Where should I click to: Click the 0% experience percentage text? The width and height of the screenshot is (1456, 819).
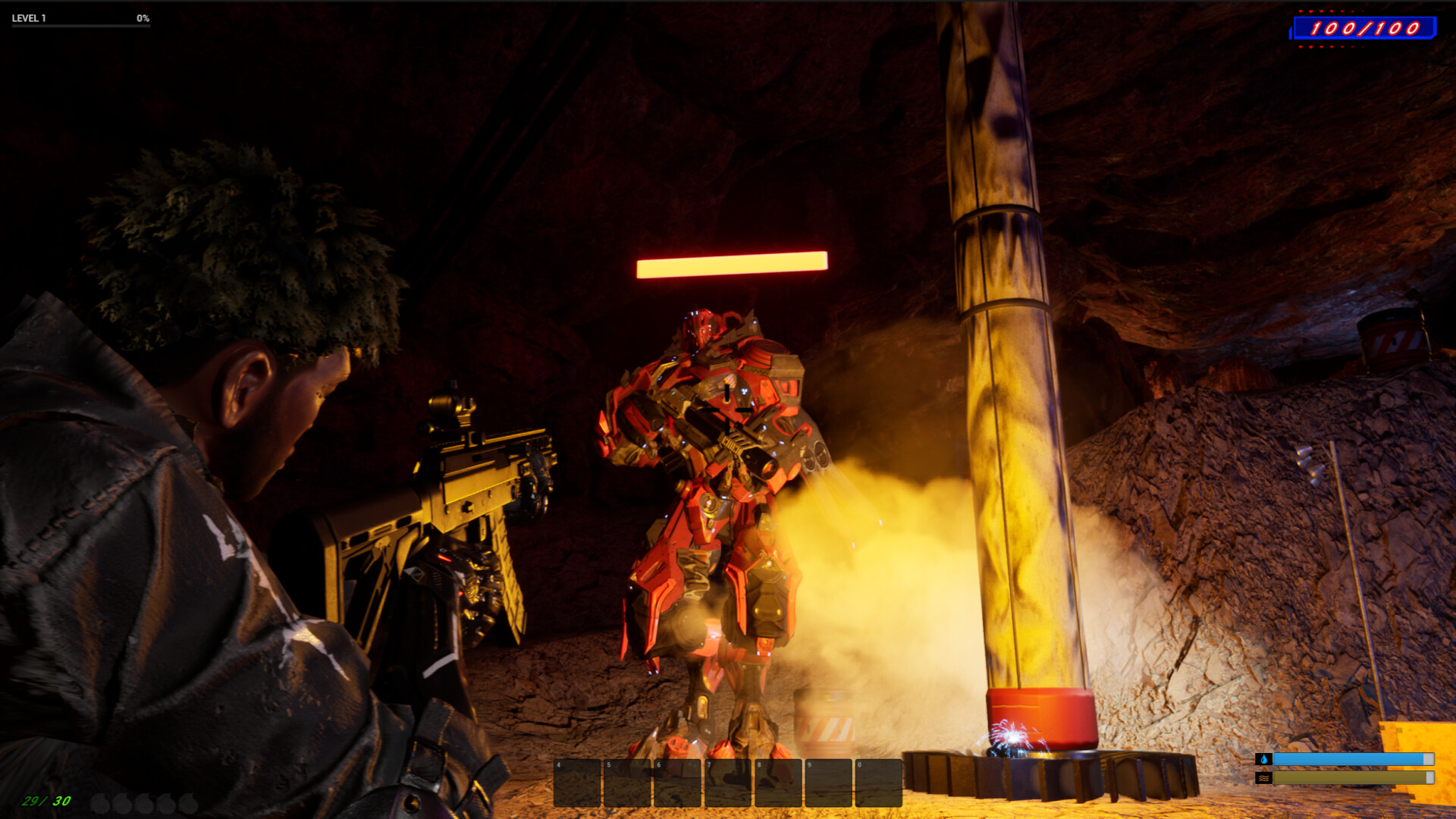pyautogui.click(x=142, y=19)
